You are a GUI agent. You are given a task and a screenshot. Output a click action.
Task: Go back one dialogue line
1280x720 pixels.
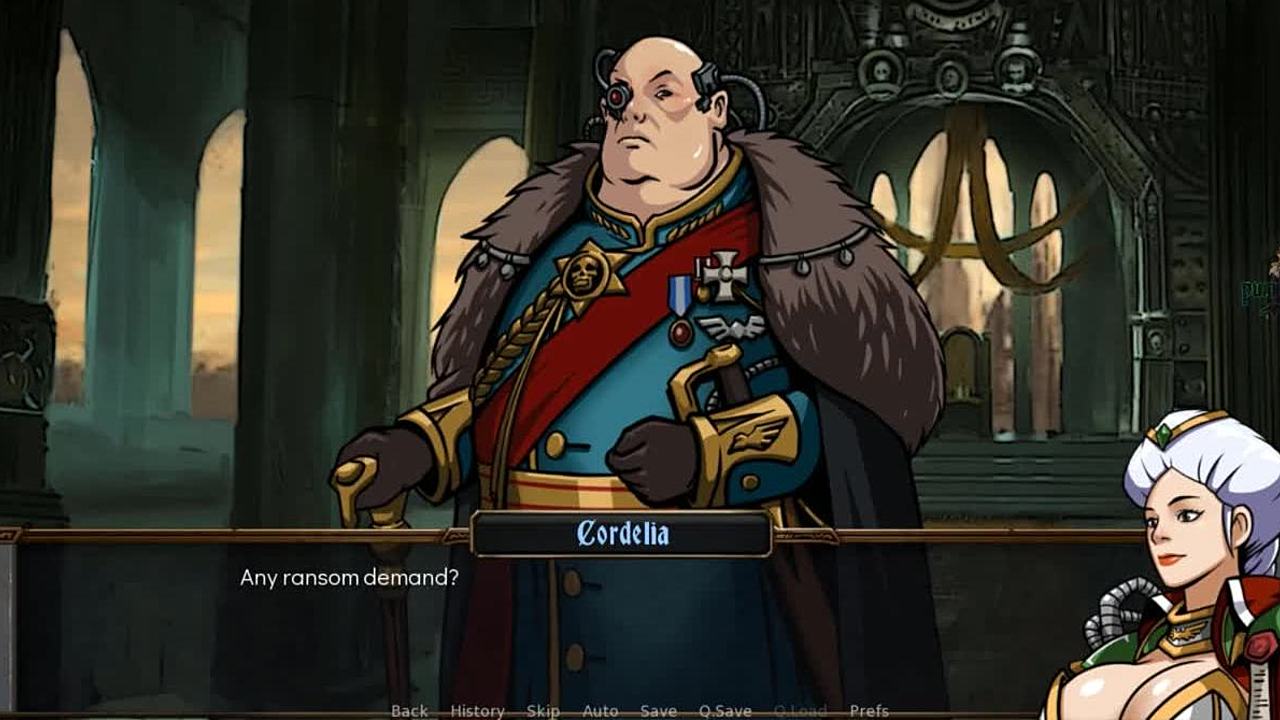pos(409,711)
